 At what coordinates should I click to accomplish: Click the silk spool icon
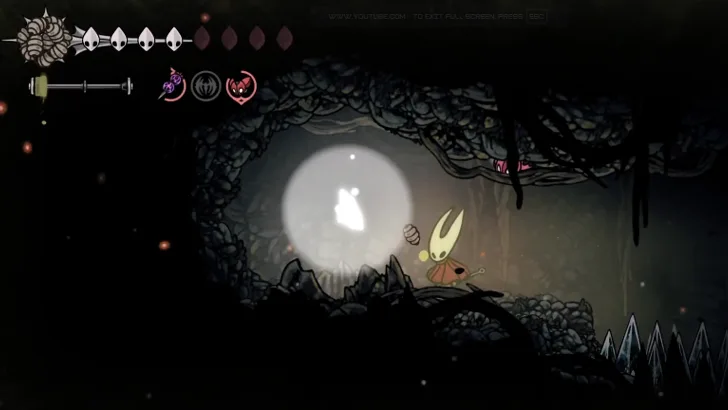pyautogui.click(x=42, y=39)
